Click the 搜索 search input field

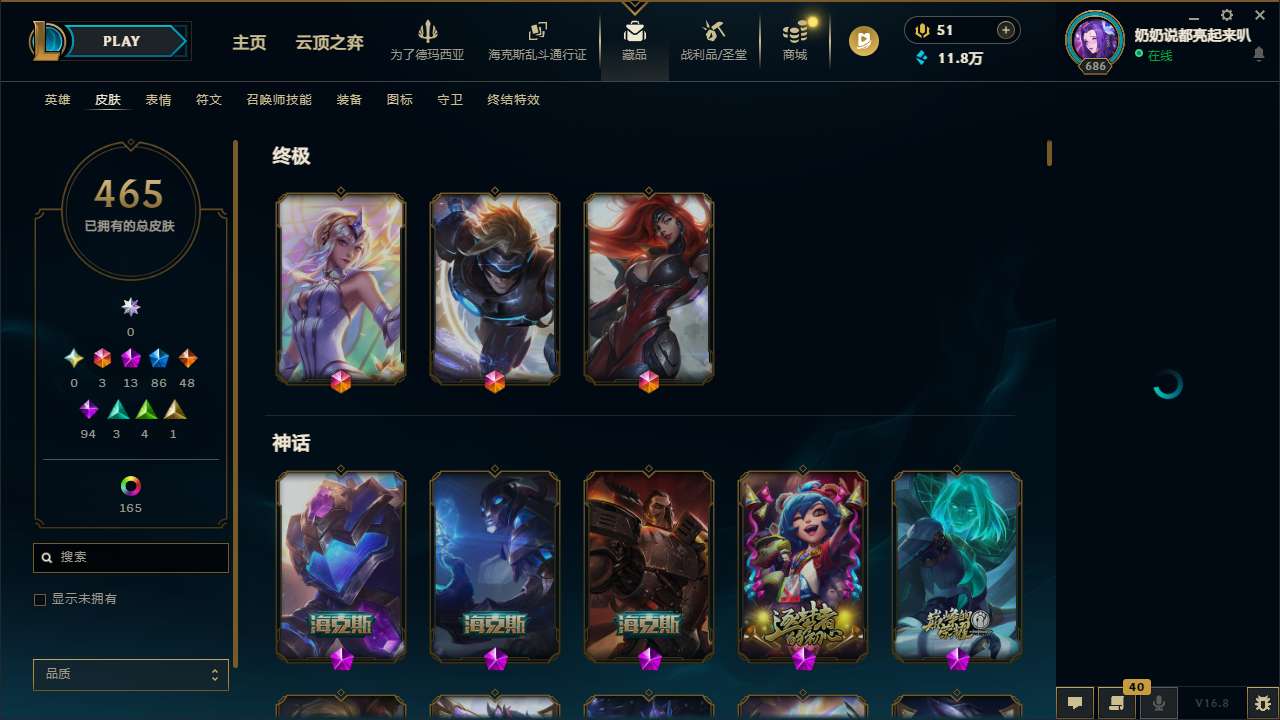tap(130, 557)
